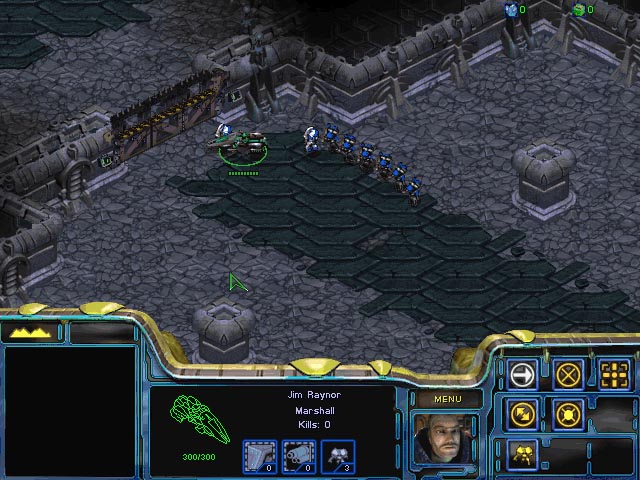The image size is (640, 480).
Task: Toggle minimap terrain display button
Action: 32,332
